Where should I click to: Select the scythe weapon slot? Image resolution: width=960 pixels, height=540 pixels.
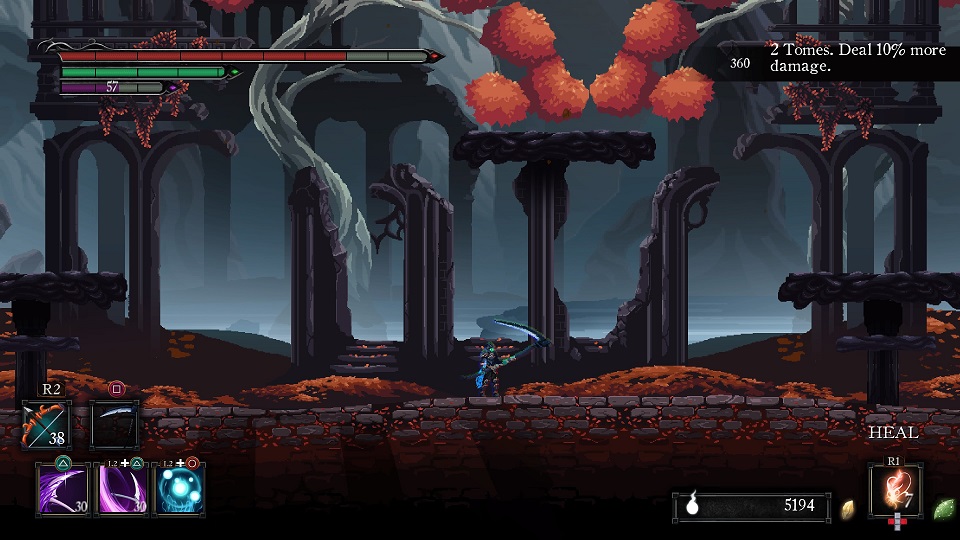115,424
